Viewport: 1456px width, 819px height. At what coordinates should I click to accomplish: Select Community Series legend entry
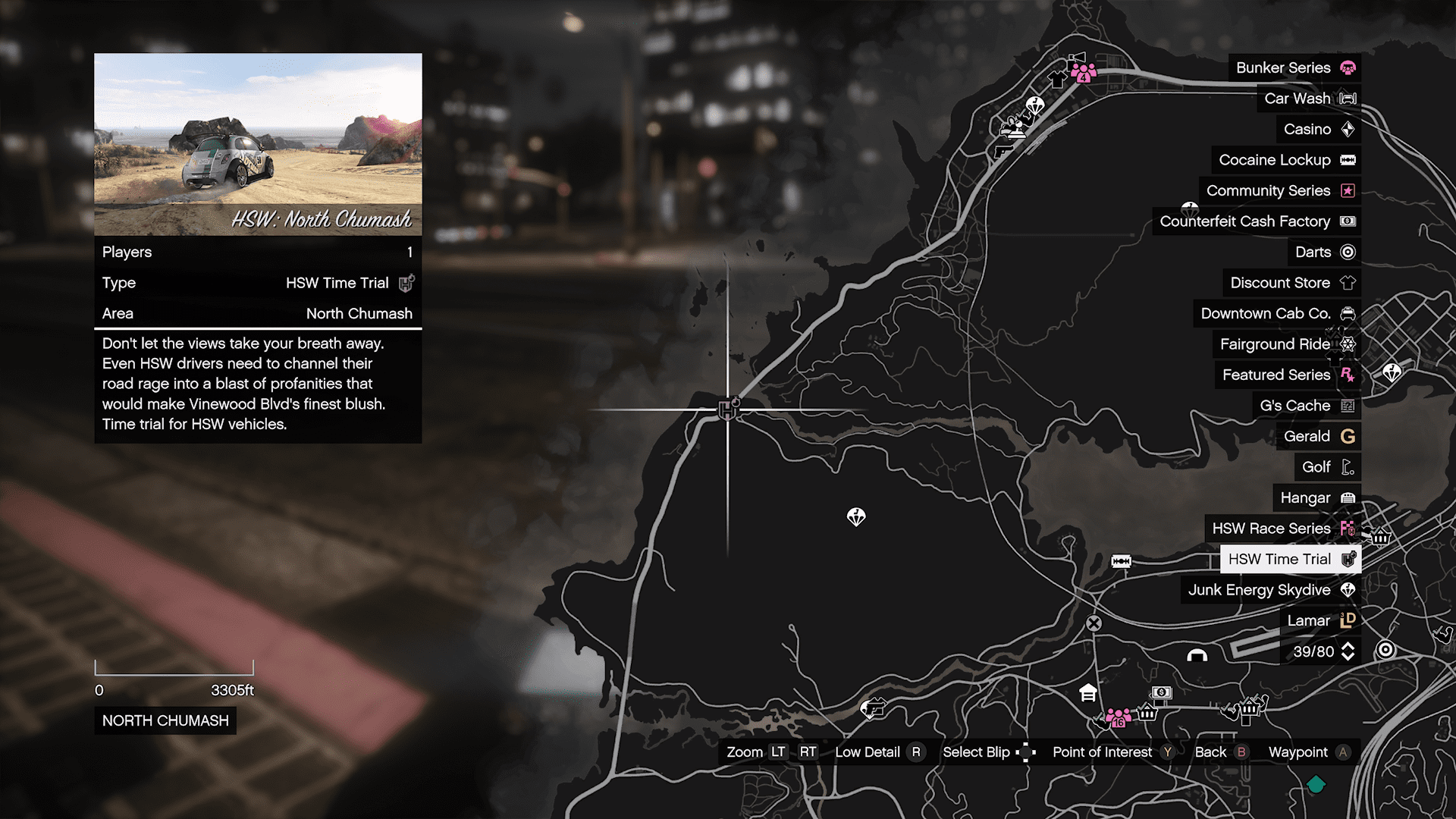pos(1279,190)
